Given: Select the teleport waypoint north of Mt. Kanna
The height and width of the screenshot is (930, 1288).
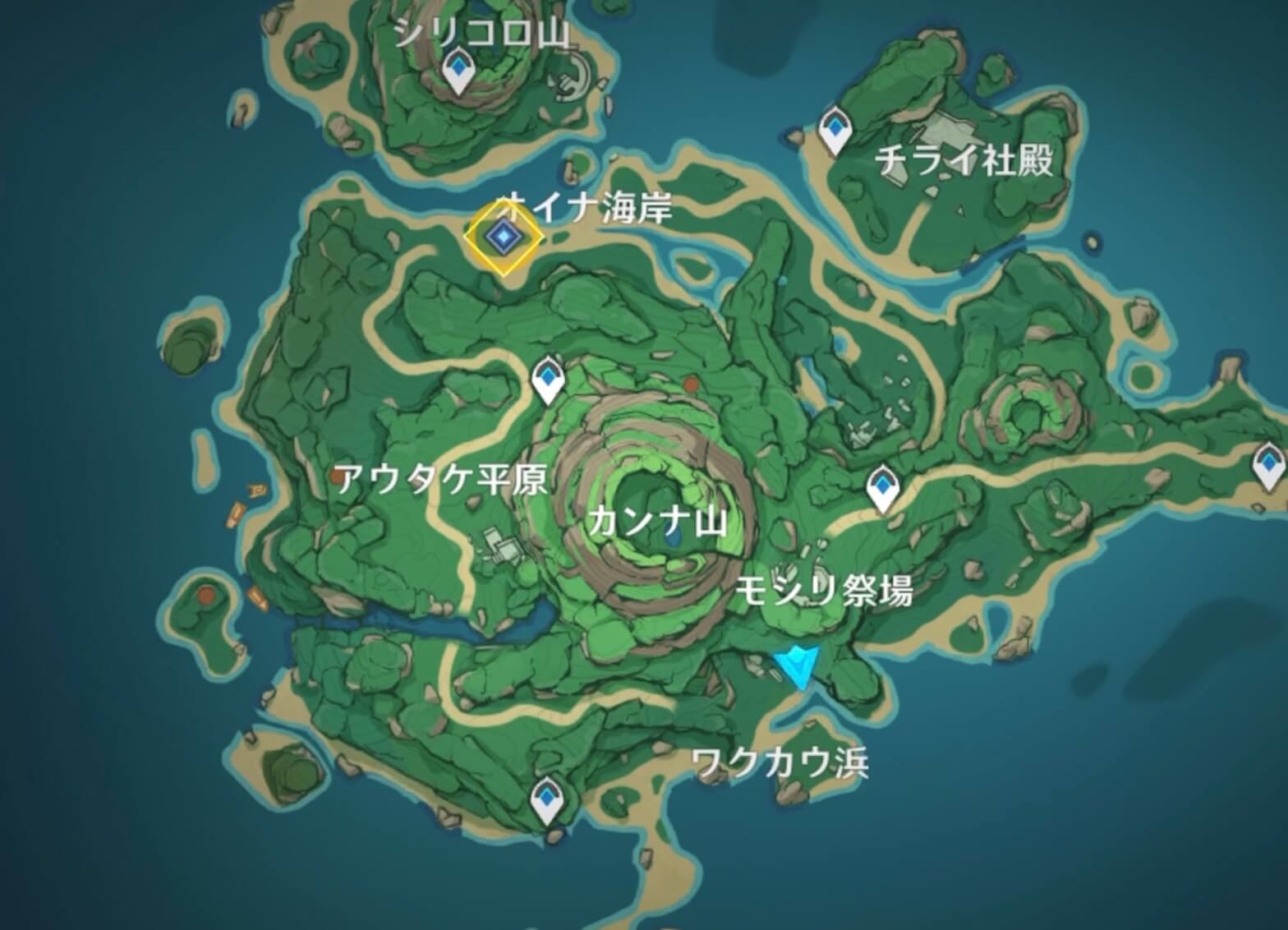Looking at the screenshot, I should [x=548, y=378].
